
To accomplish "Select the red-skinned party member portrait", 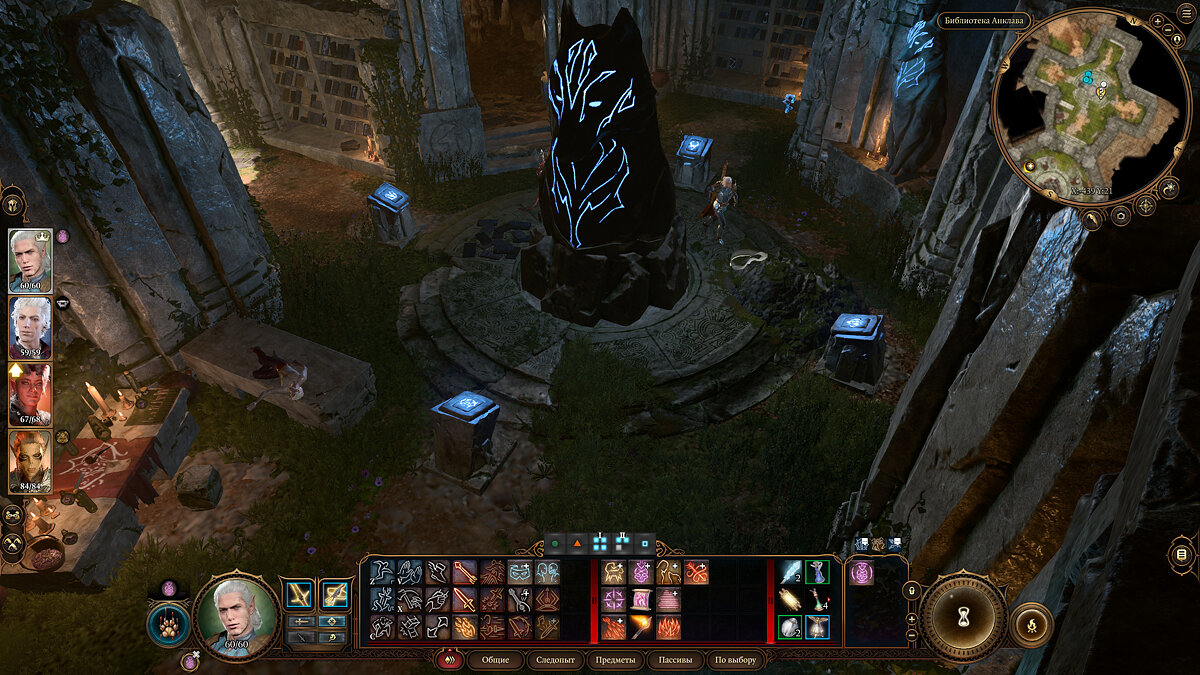I will [x=30, y=392].
